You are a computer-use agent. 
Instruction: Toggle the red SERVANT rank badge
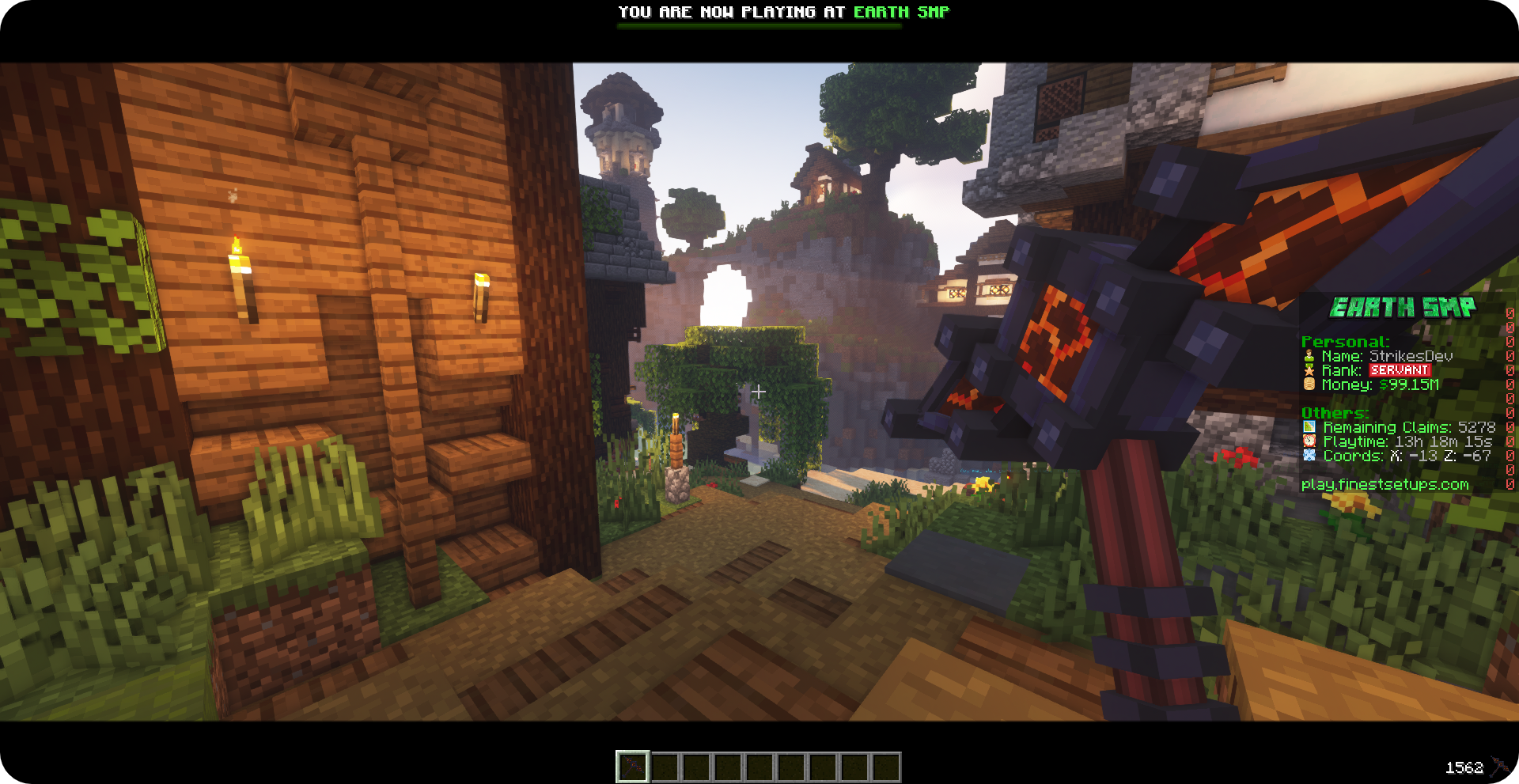coord(1400,370)
